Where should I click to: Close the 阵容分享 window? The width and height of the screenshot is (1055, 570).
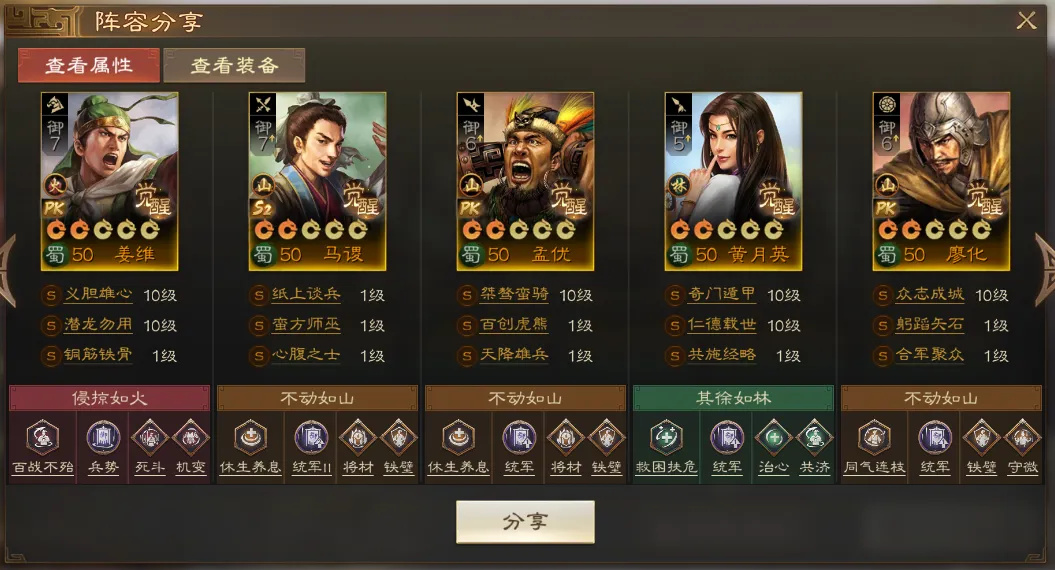pos(1026,20)
